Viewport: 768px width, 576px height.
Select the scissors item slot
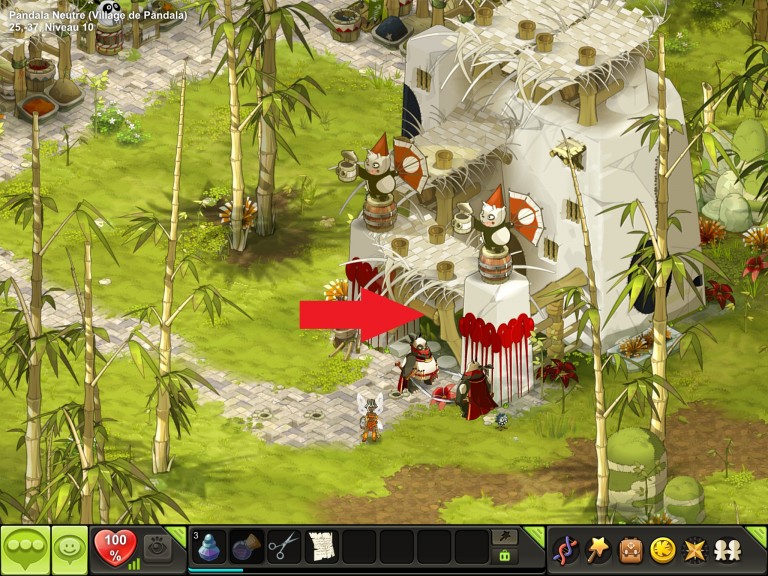coord(284,548)
